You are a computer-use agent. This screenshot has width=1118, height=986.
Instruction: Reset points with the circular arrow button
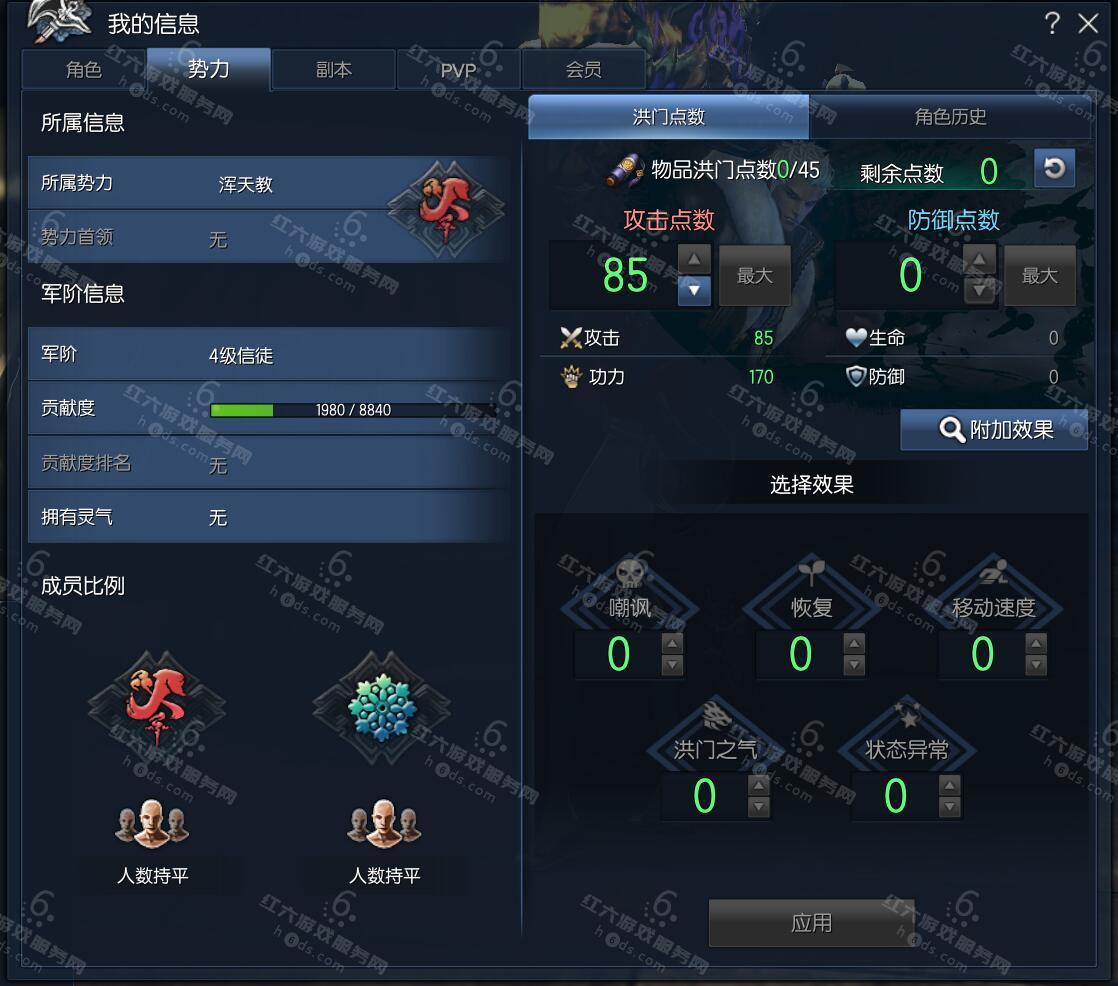1054,169
